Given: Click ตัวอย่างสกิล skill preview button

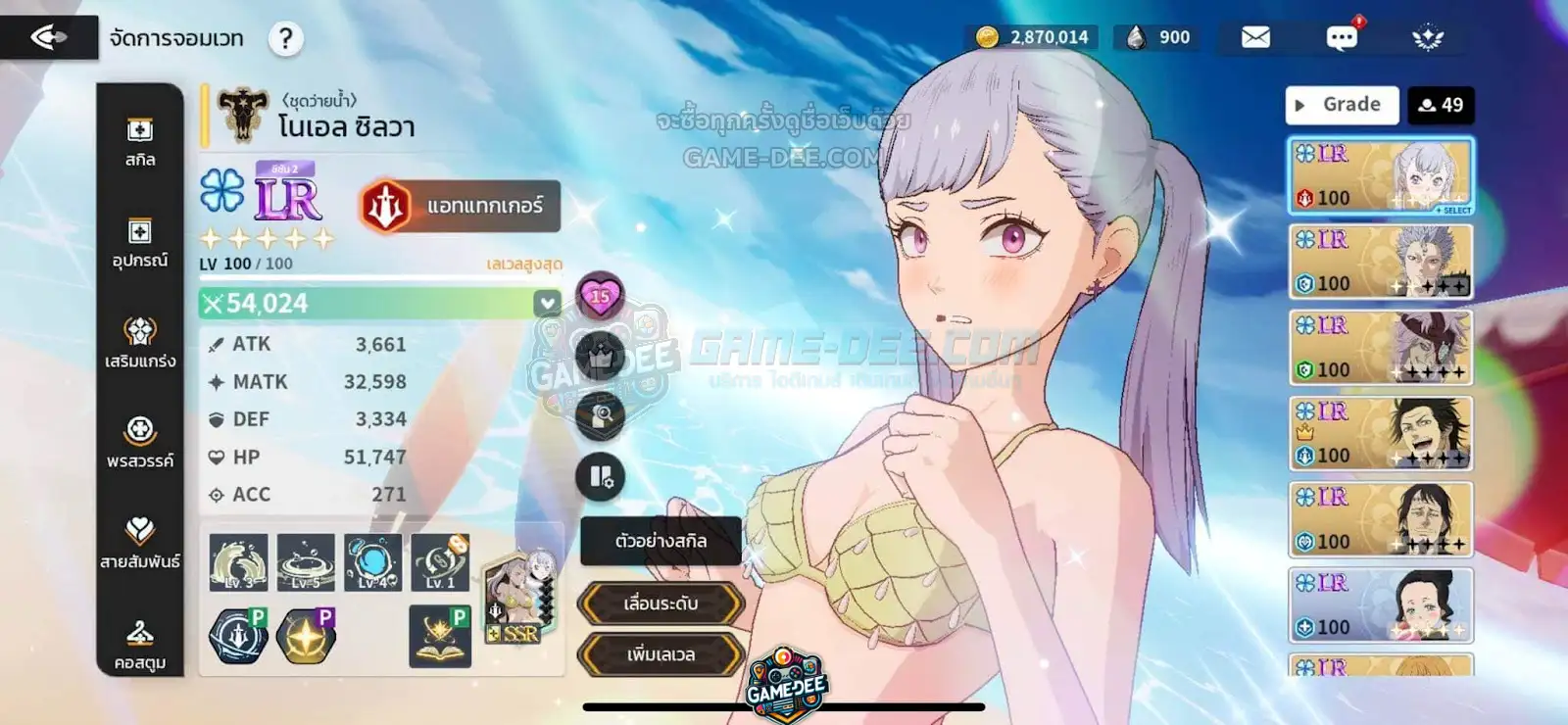Looking at the screenshot, I should coord(661,541).
